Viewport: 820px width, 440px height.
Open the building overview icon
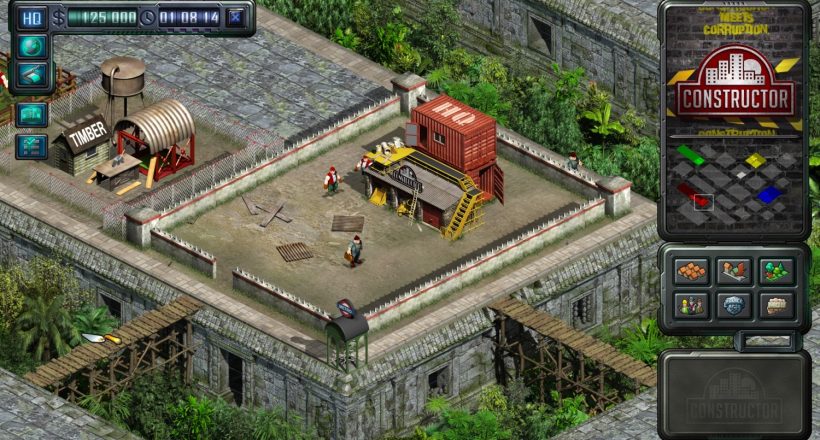tap(31, 114)
